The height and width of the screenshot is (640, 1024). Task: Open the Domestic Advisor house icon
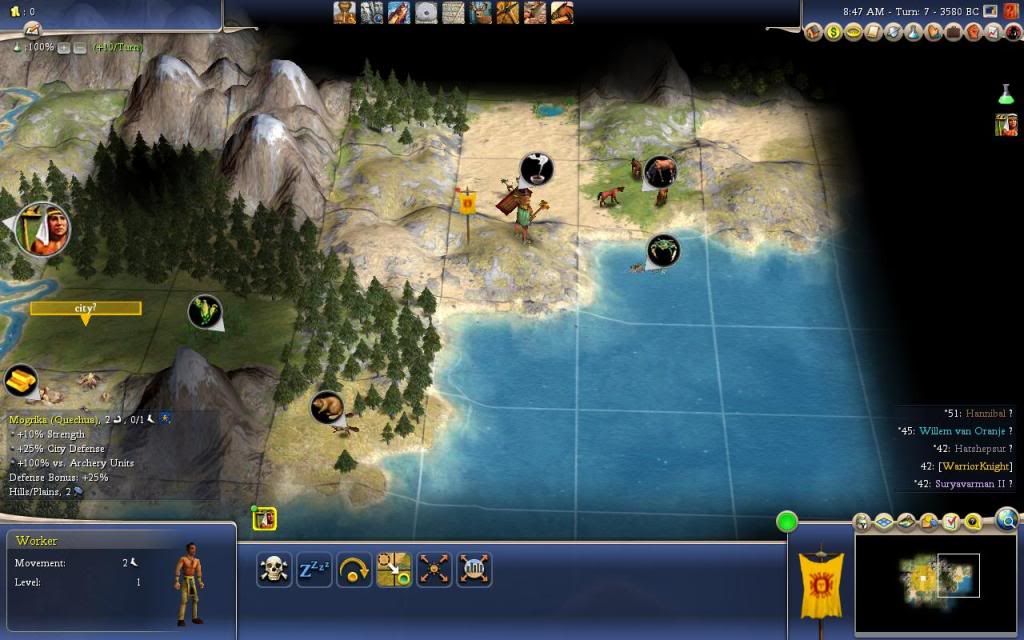(814, 32)
